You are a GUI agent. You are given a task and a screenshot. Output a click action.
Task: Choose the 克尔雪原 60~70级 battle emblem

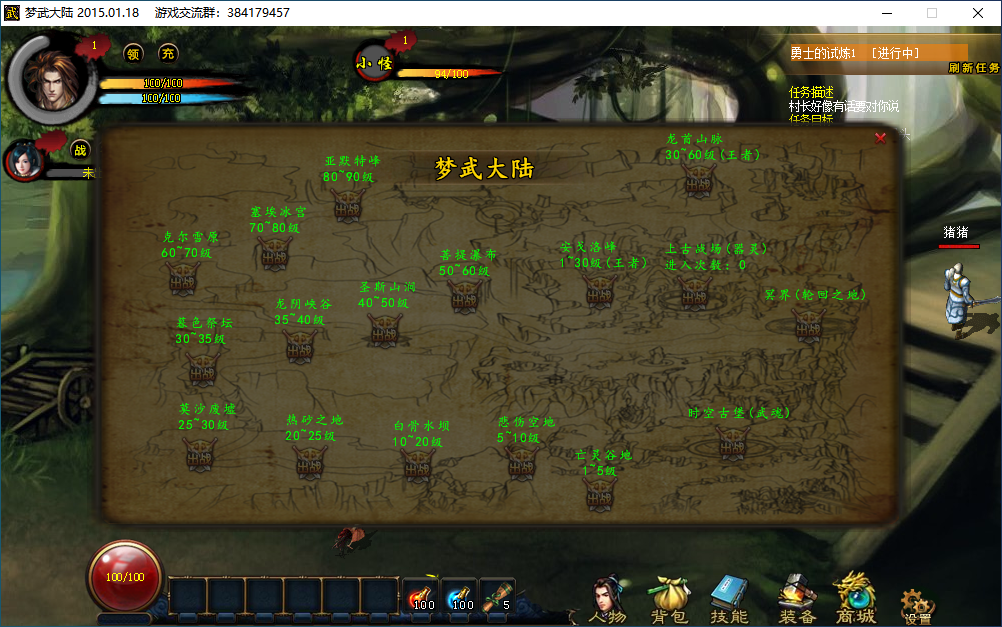click(182, 279)
